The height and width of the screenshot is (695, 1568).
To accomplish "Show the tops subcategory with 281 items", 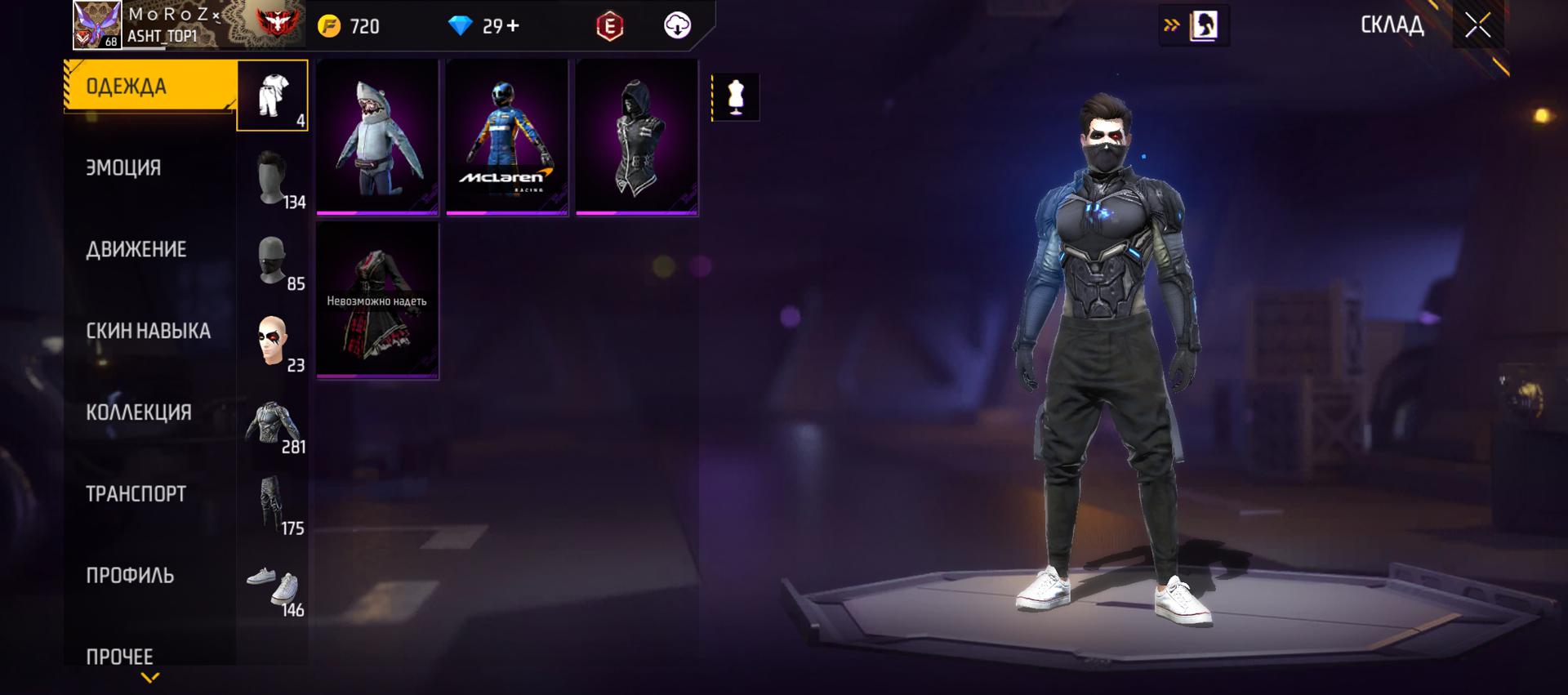I will 273,423.
